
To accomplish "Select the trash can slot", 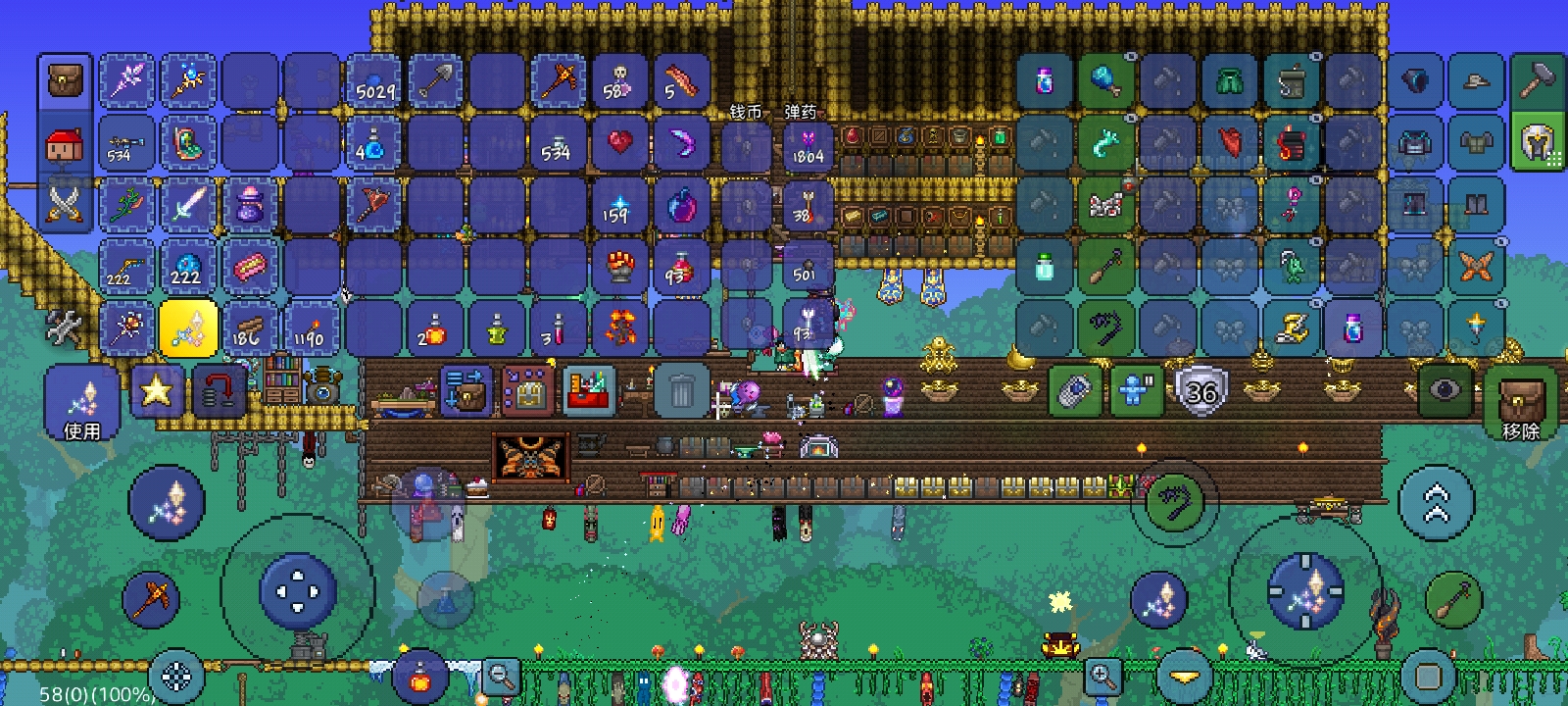I will [682, 392].
